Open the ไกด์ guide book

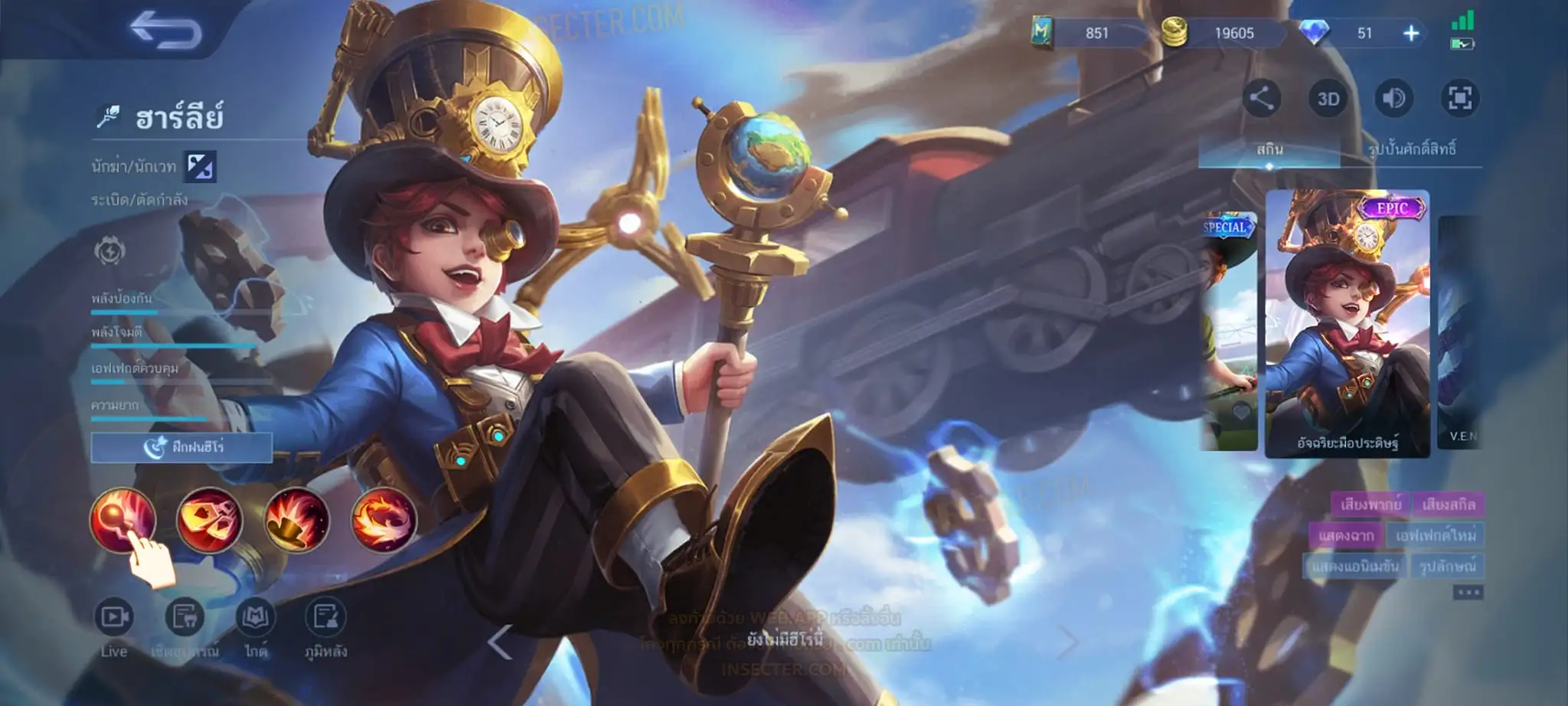tap(255, 617)
